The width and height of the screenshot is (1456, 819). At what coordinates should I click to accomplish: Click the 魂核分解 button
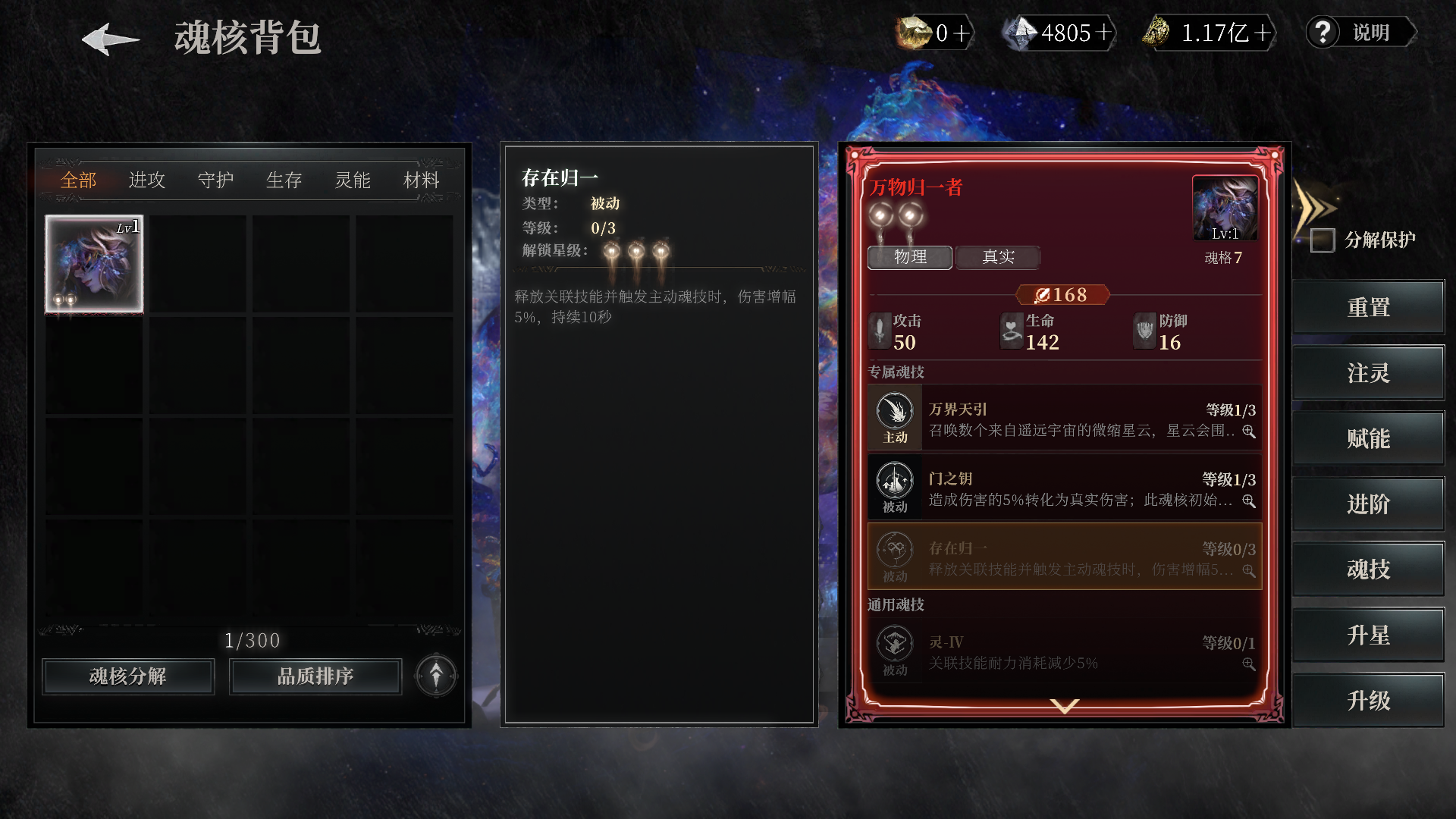[127, 676]
